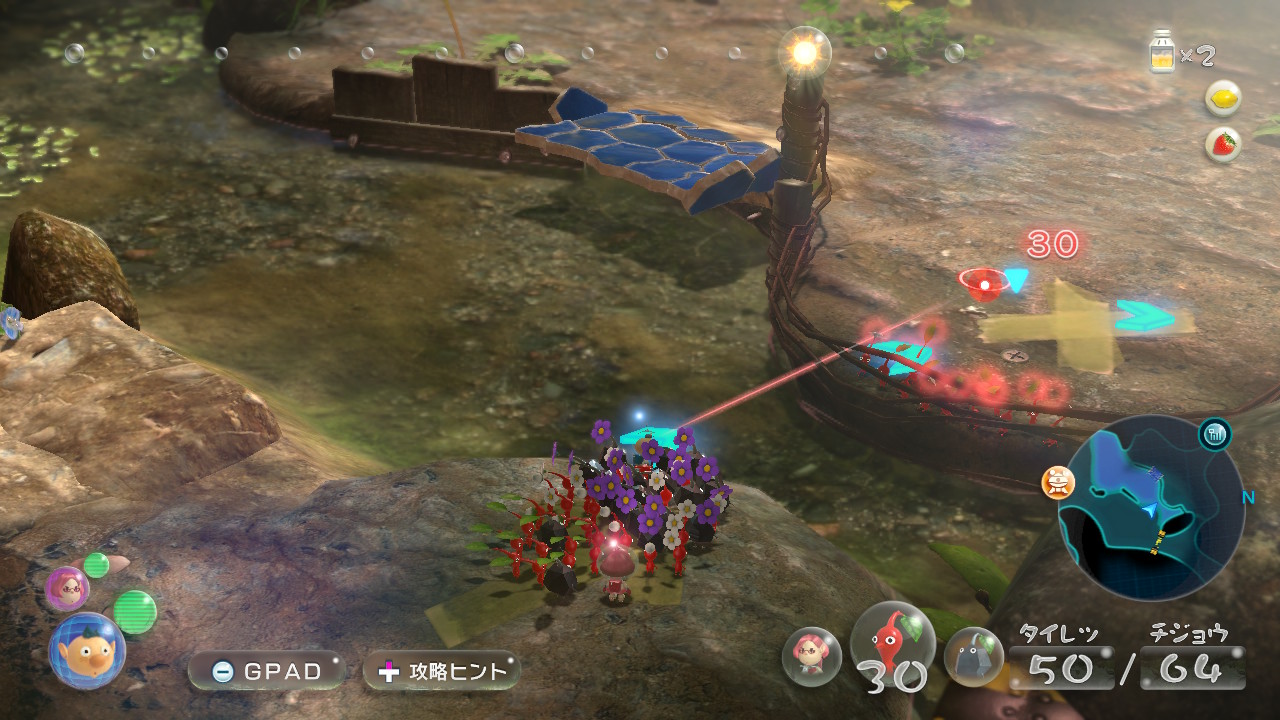Switch to the rock Pikmin bubble

[973, 656]
